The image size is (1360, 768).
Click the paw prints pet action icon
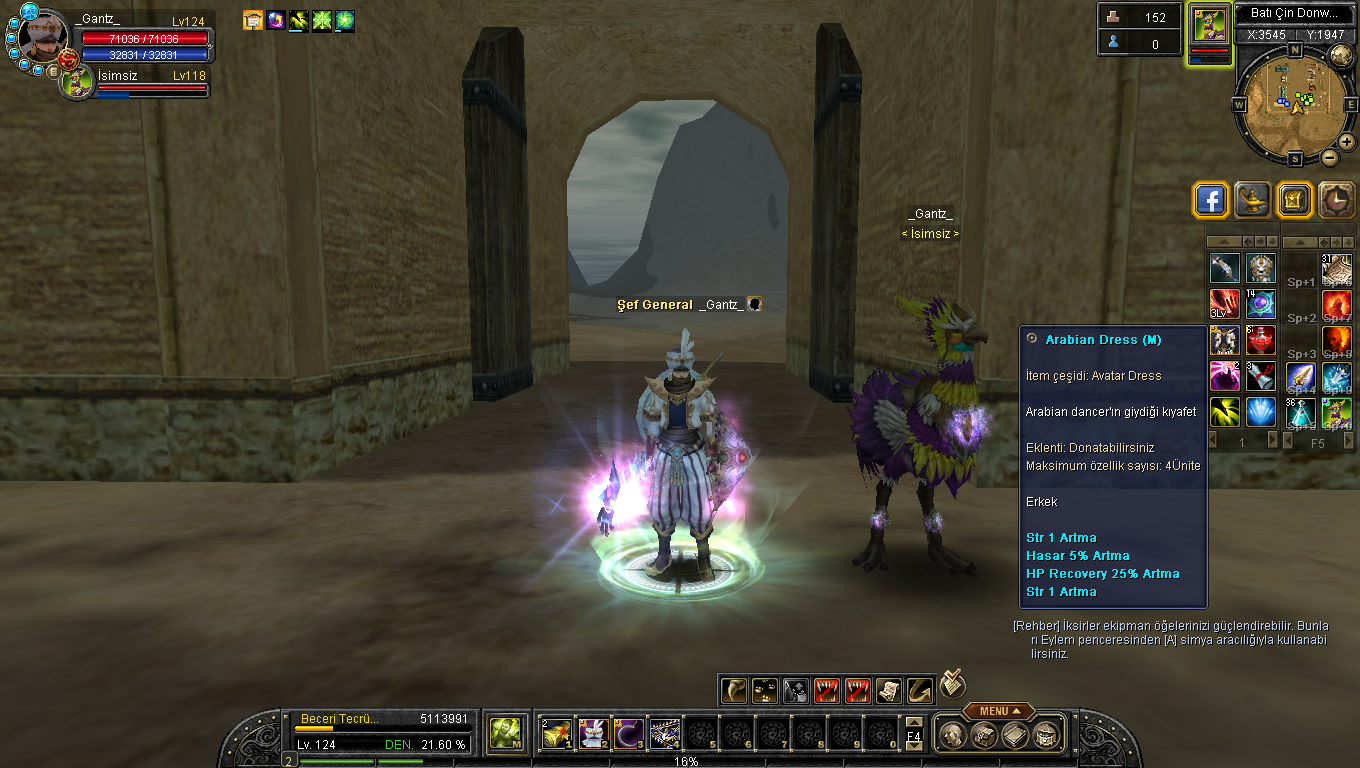click(x=764, y=690)
